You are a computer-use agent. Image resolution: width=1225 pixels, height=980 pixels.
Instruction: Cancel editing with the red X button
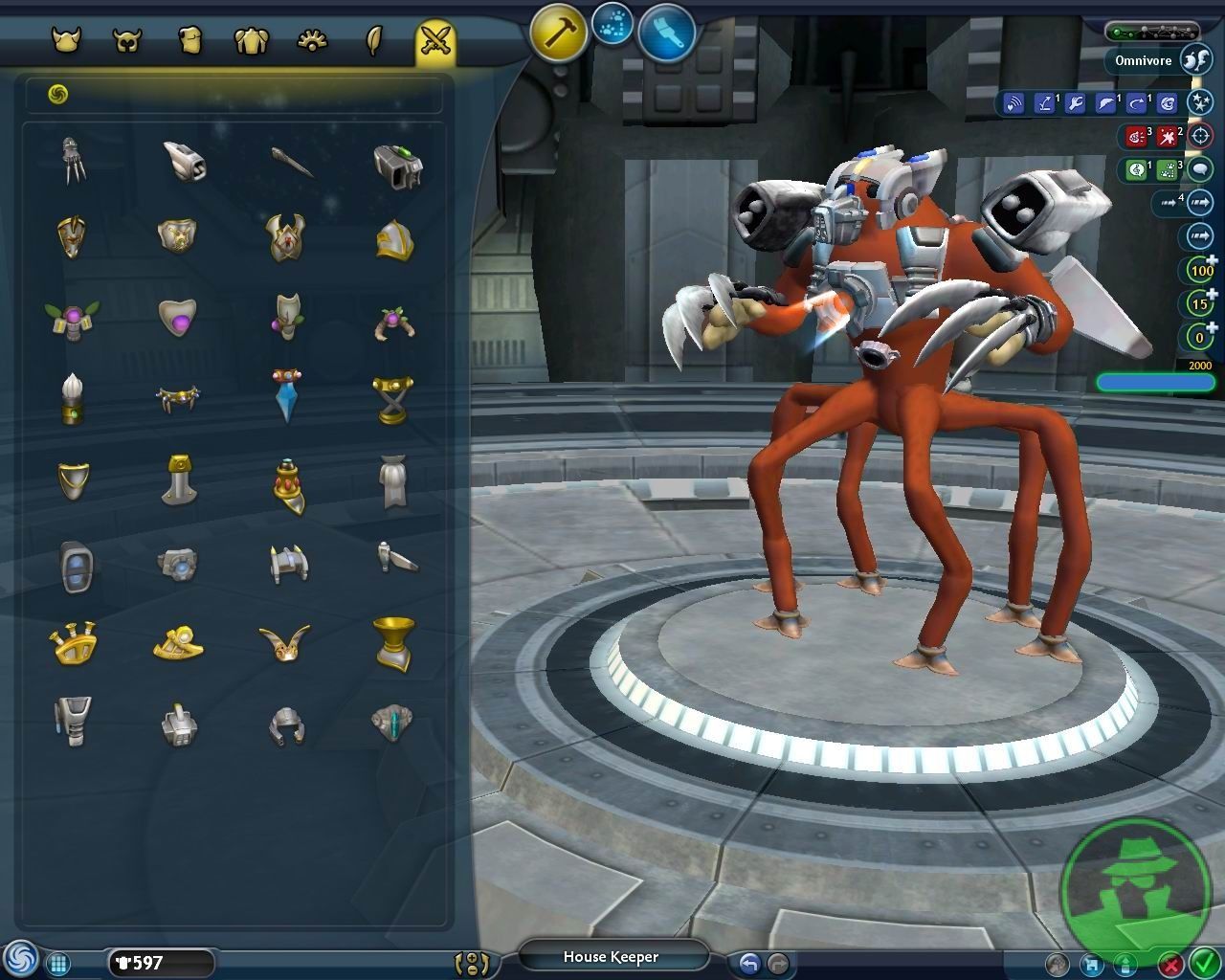click(x=1170, y=964)
